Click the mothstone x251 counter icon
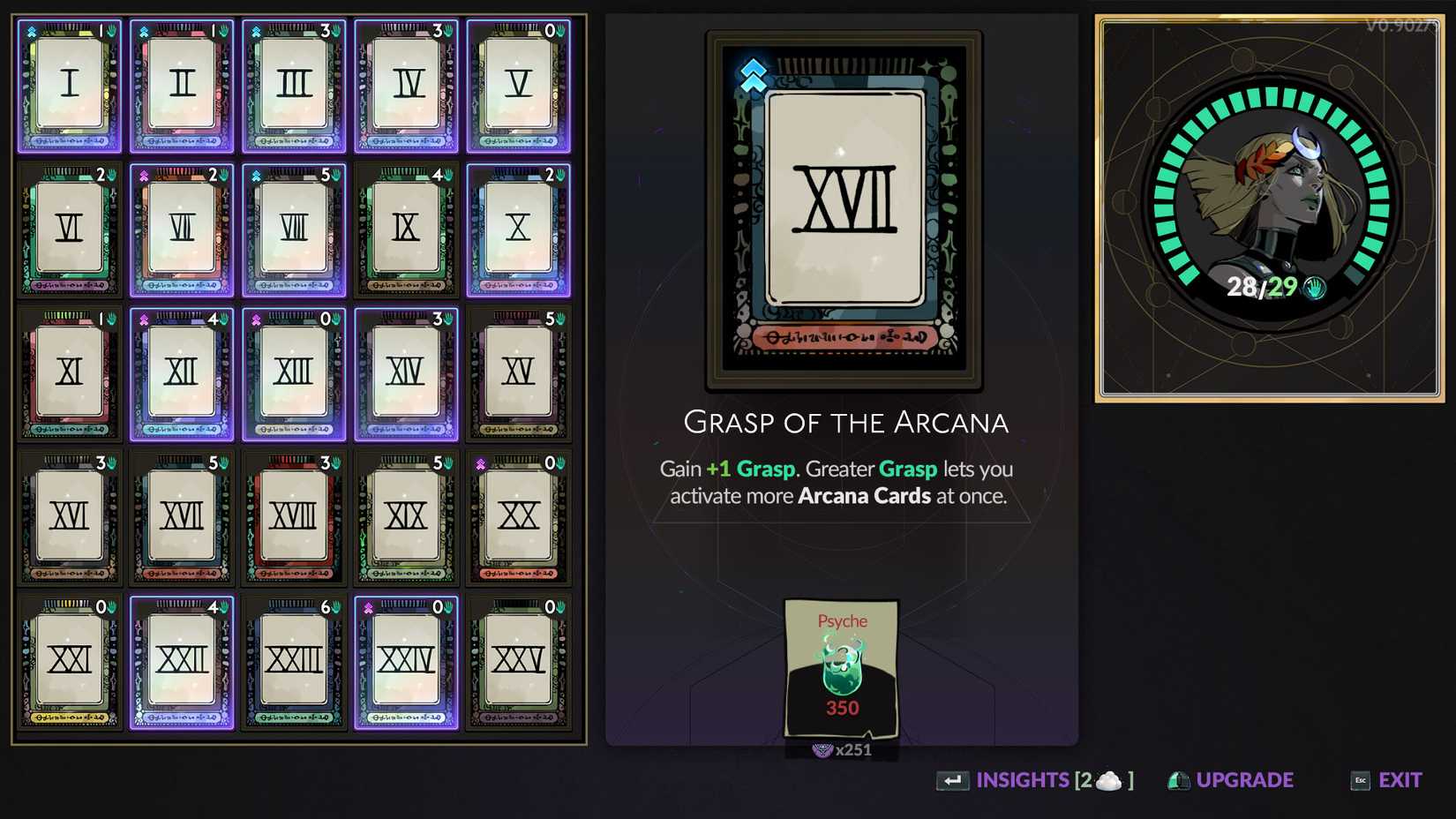The height and width of the screenshot is (819, 1456). pos(822,751)
